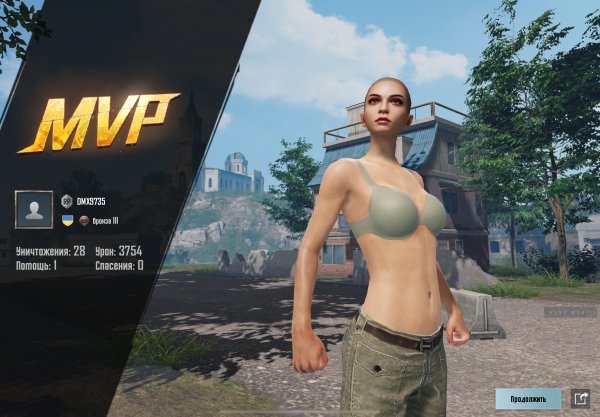This screenshot has width=600, height=417.
Task: View the MVP player's avatar portrait
Action: pos(34,210)
